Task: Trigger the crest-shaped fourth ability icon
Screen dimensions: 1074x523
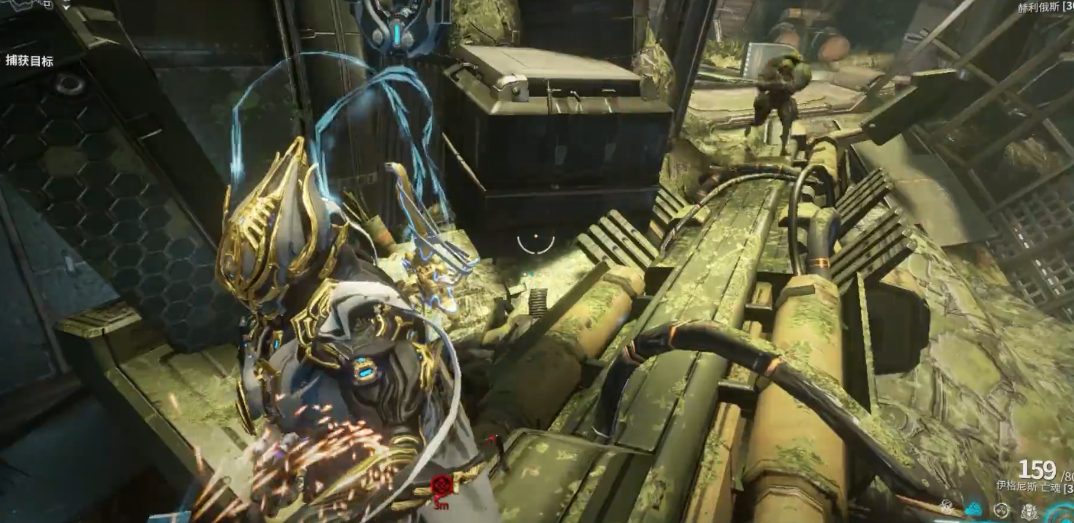Action: [1029, 511]
